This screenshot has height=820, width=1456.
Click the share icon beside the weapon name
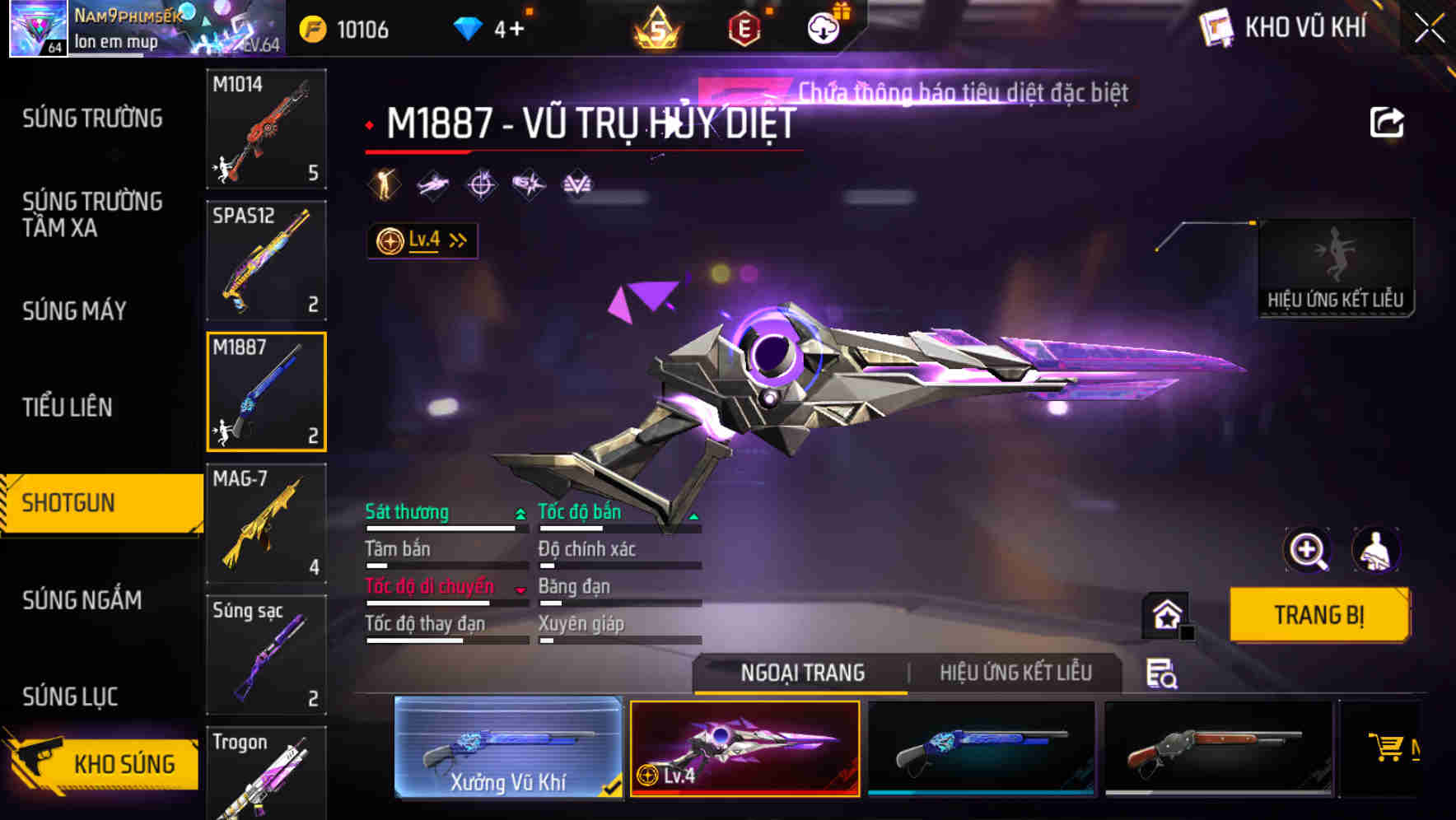point(1388,122)
